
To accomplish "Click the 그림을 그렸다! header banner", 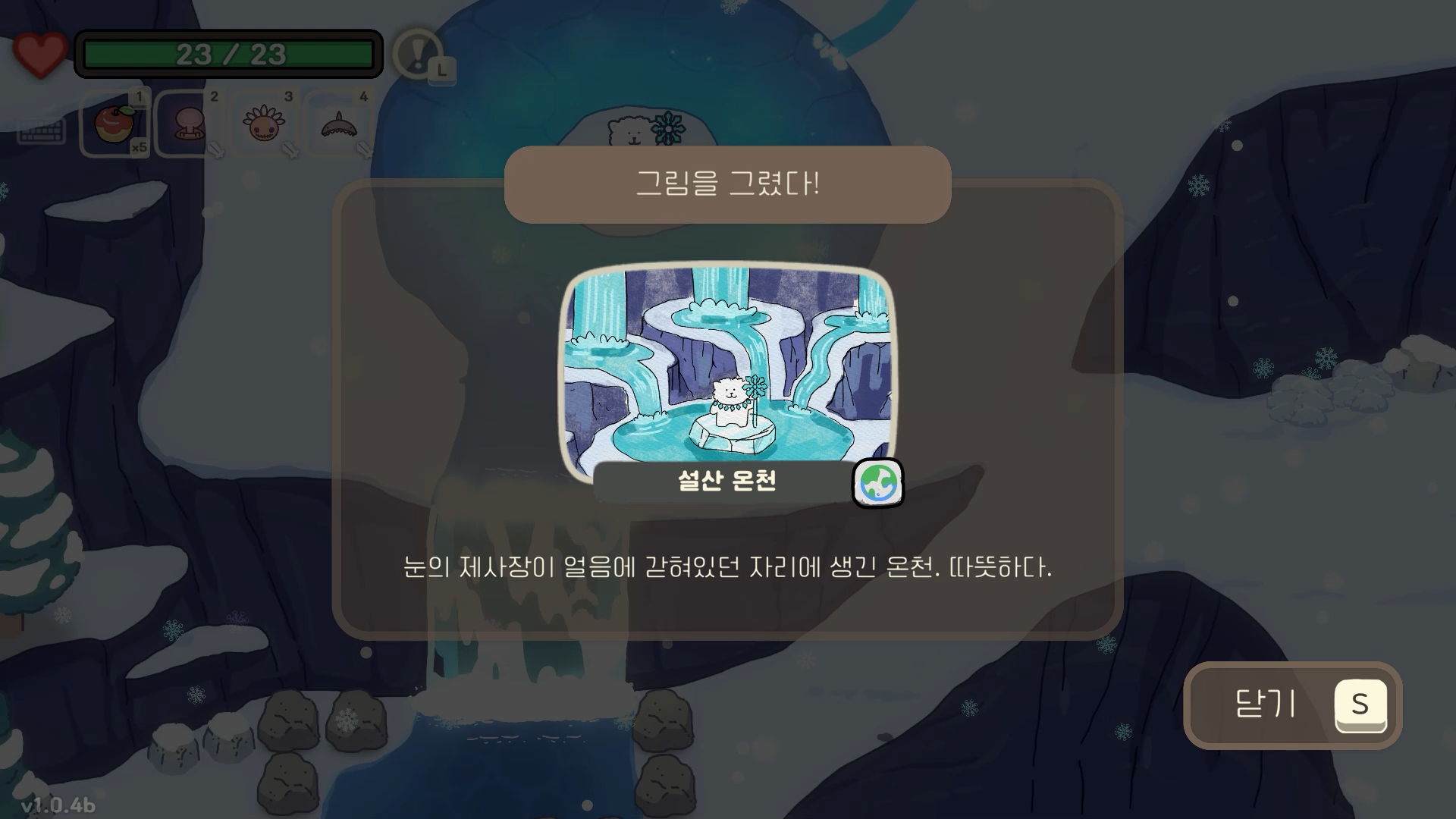I will tap(726, 185).
